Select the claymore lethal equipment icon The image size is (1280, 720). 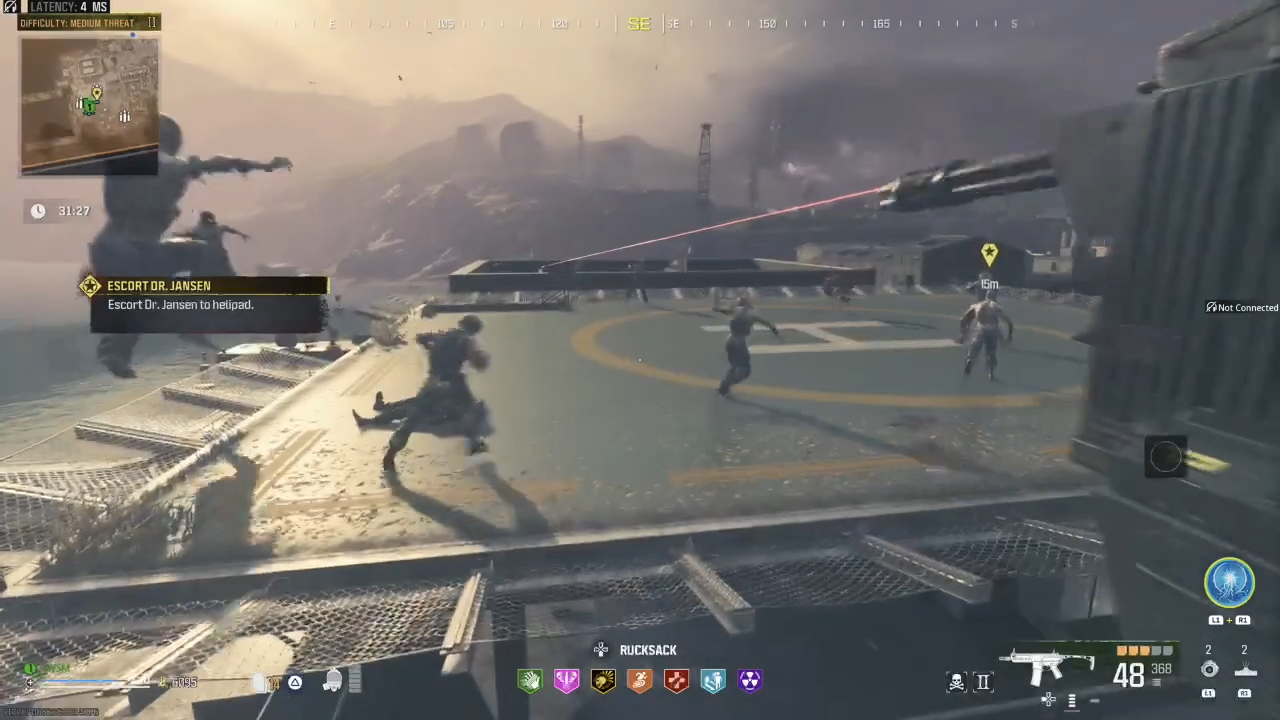(x=1245, y=668)
